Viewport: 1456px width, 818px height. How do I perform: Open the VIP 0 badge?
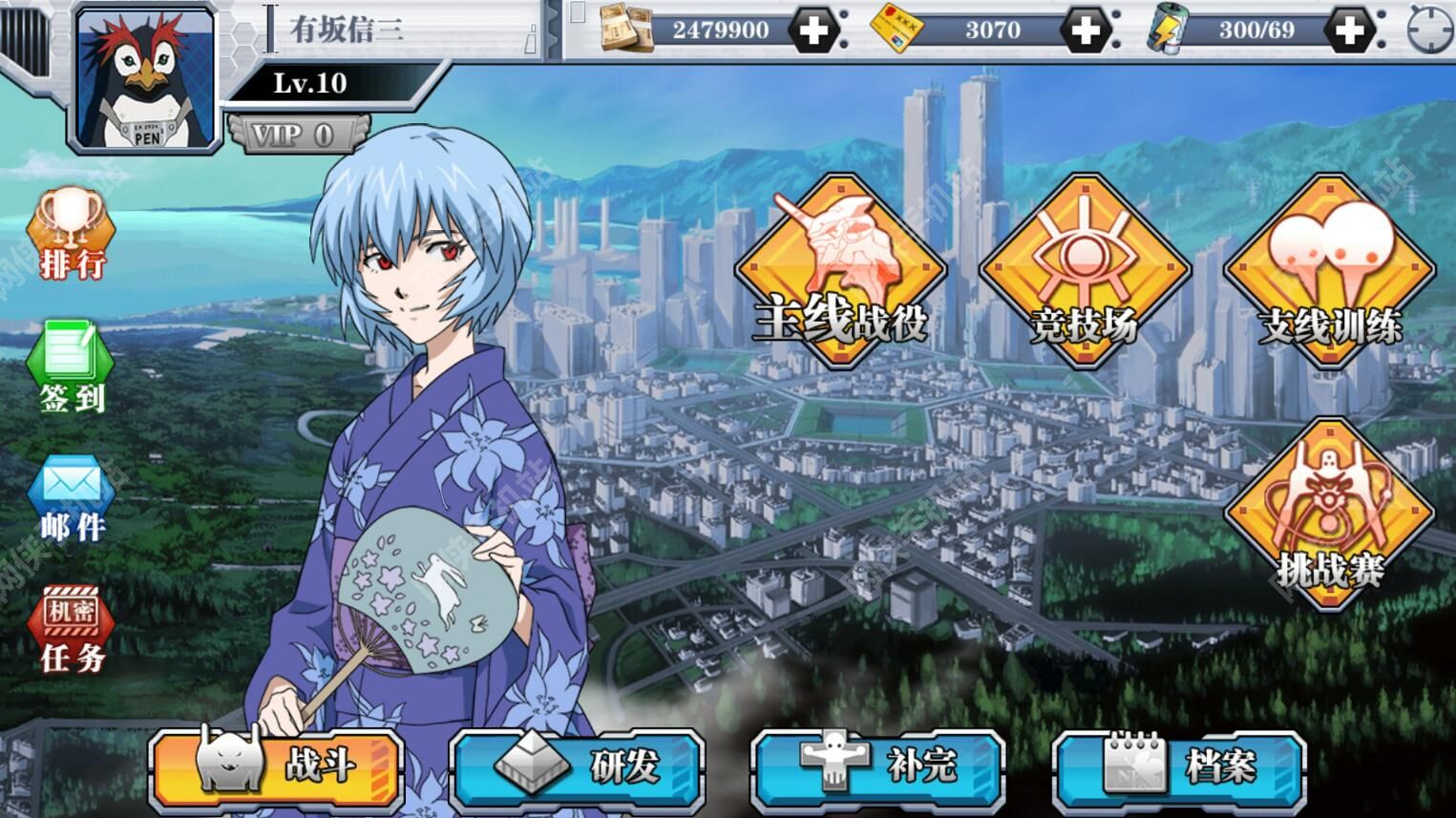[x=295, y=135]
